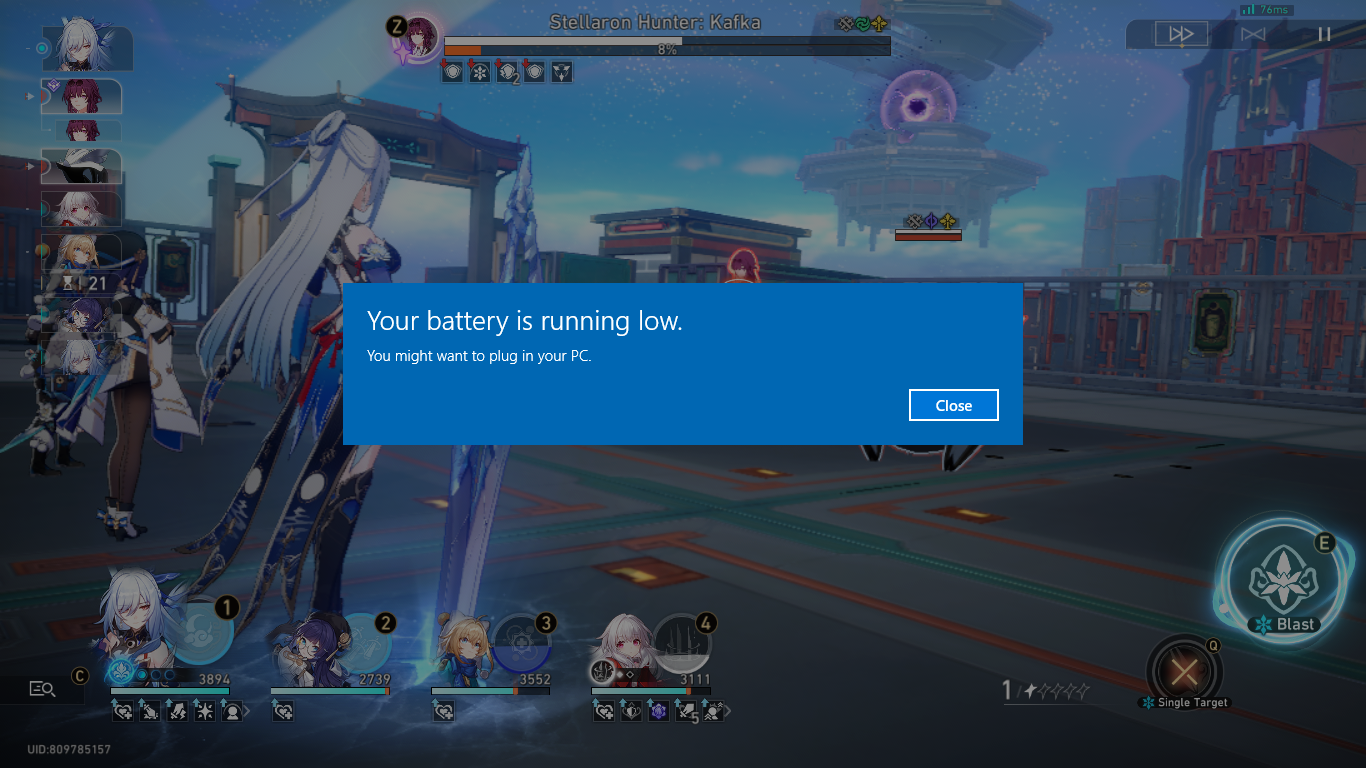Close the low battery notification
Image resolution: width=1366 pixels, height=768 pixels.
(x=952, y=405)
